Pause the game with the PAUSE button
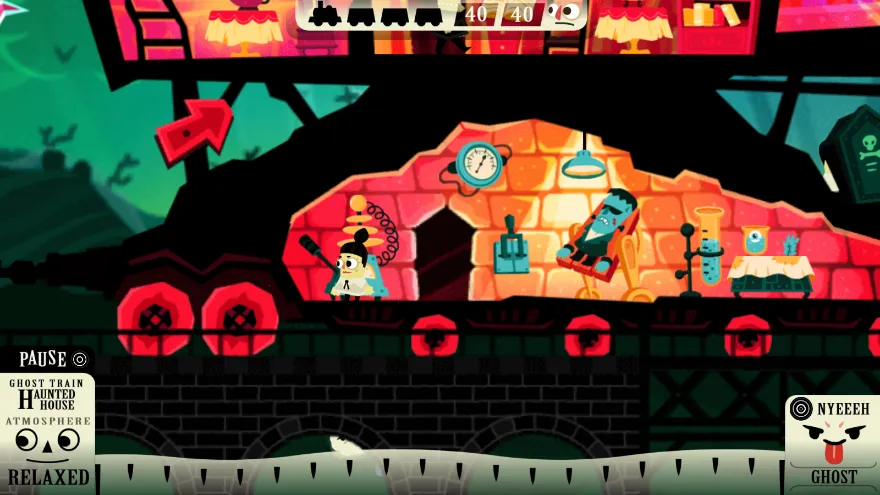The image size is (880, 495). 52,359
